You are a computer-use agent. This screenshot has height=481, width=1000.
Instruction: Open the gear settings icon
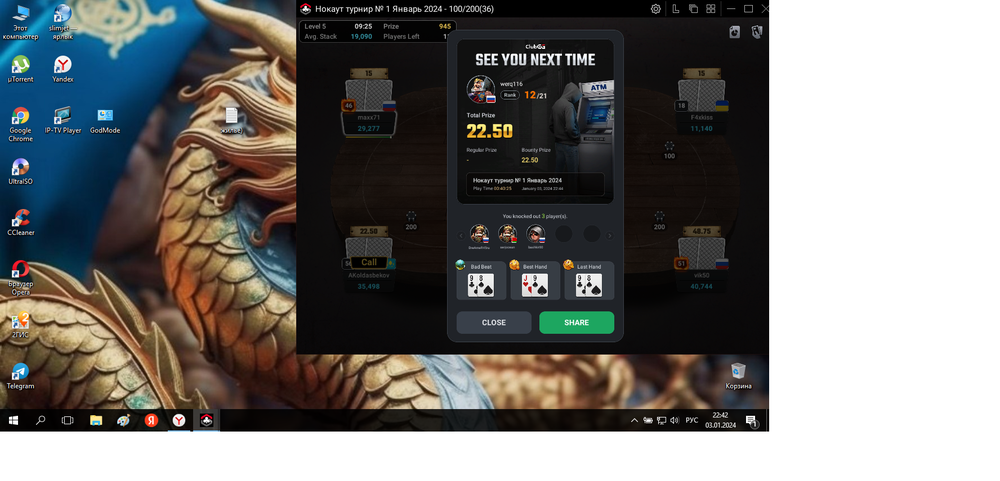coord(656,9)
